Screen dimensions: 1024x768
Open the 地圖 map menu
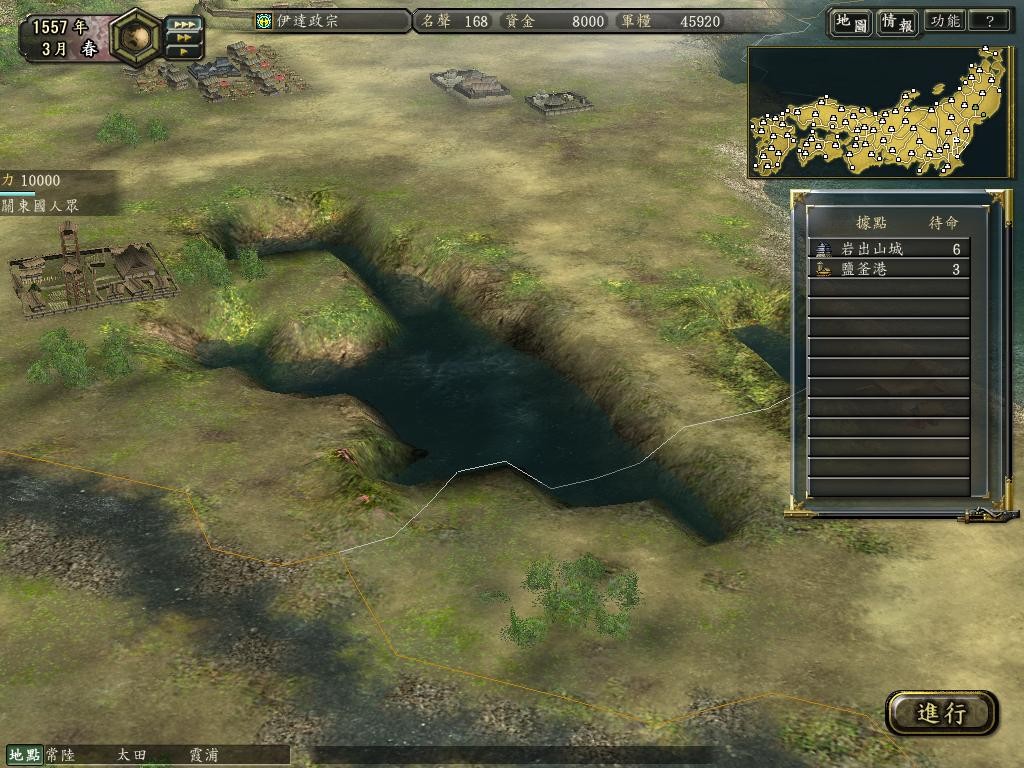(x=850, y=22)
